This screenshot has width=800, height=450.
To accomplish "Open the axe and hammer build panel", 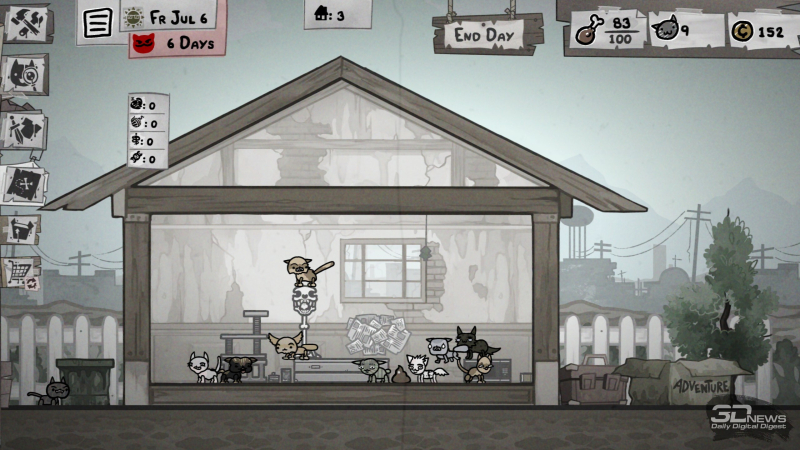I will coord(23,24).
